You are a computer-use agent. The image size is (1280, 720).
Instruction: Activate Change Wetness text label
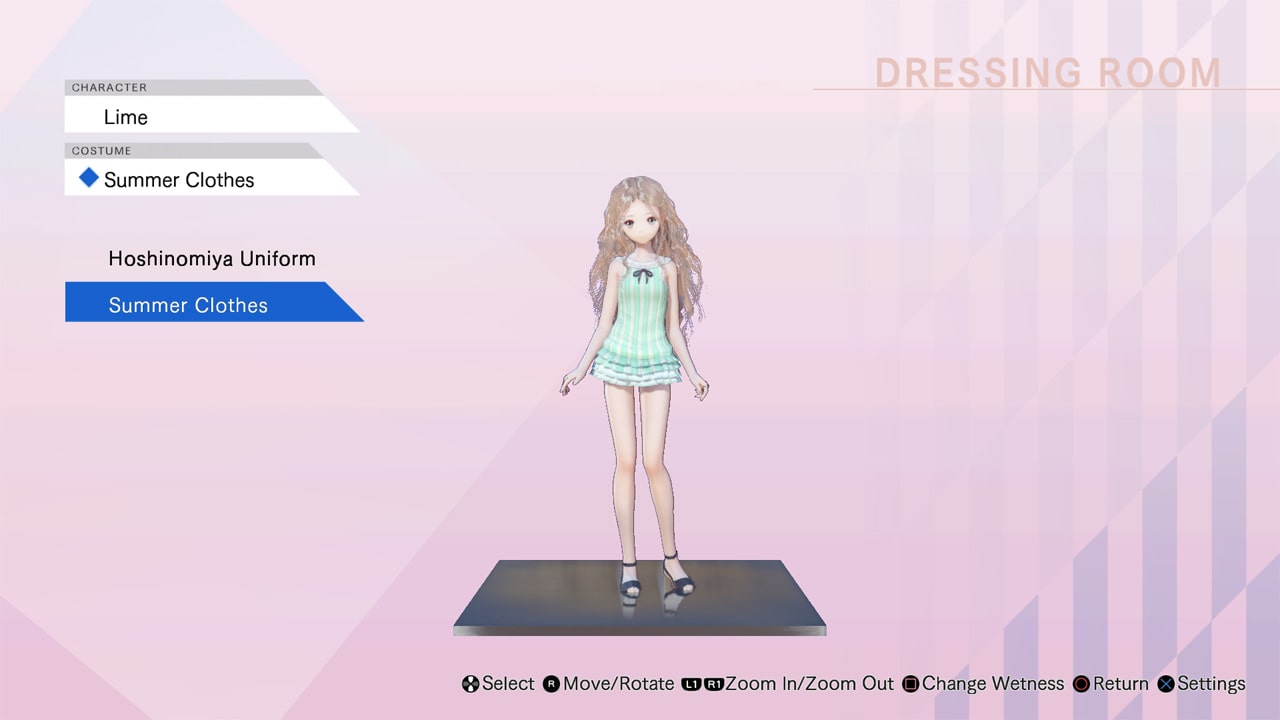pyautogui.click(x=994, y=684)
